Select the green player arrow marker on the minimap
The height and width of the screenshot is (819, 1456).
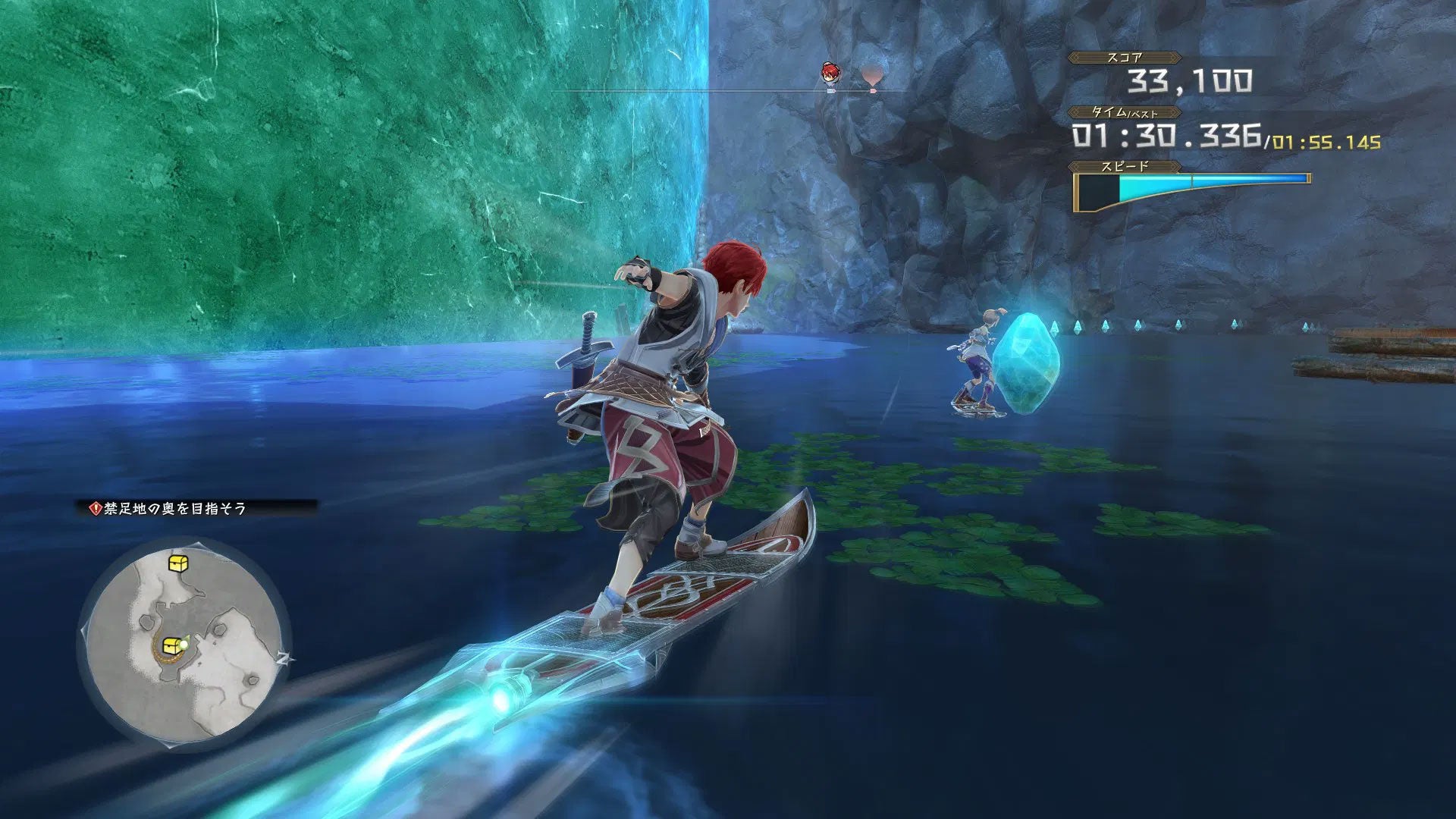coord(186,644)
